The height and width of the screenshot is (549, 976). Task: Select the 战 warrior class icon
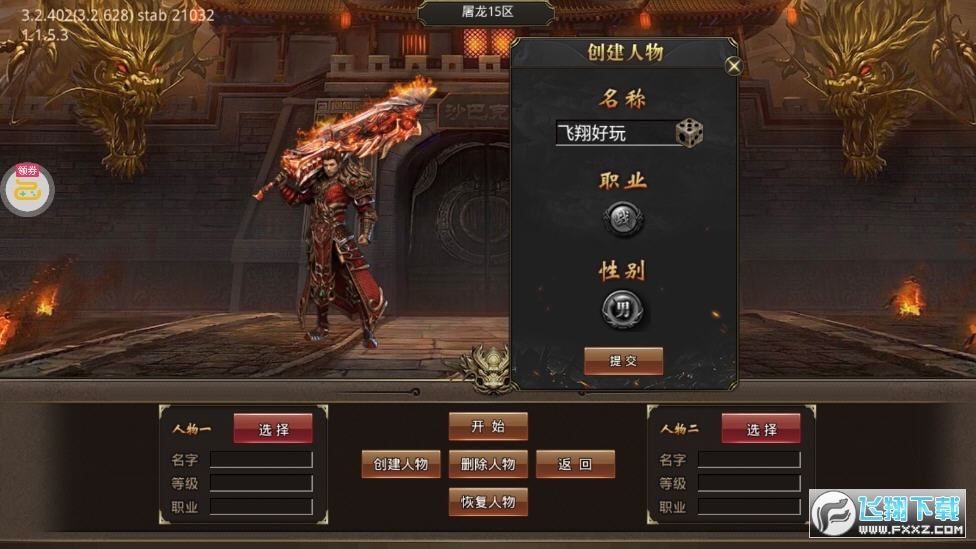coord(622,220)
